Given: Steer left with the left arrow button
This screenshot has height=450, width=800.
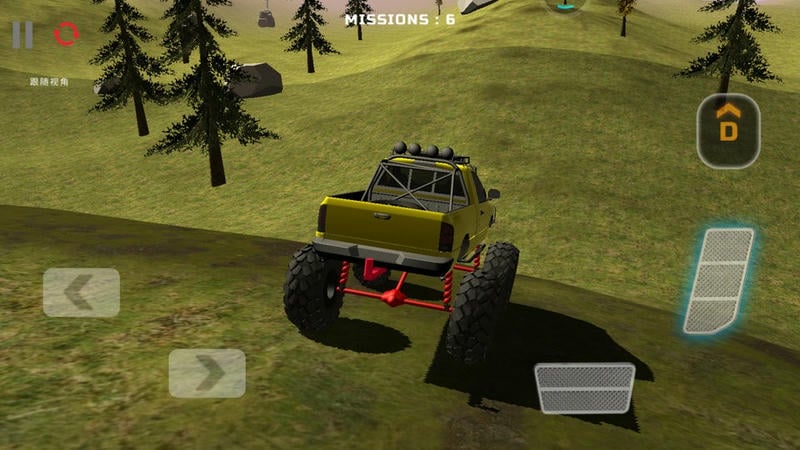Looking at the screenshot, I should pyautogui.click(x=81, y=292).
